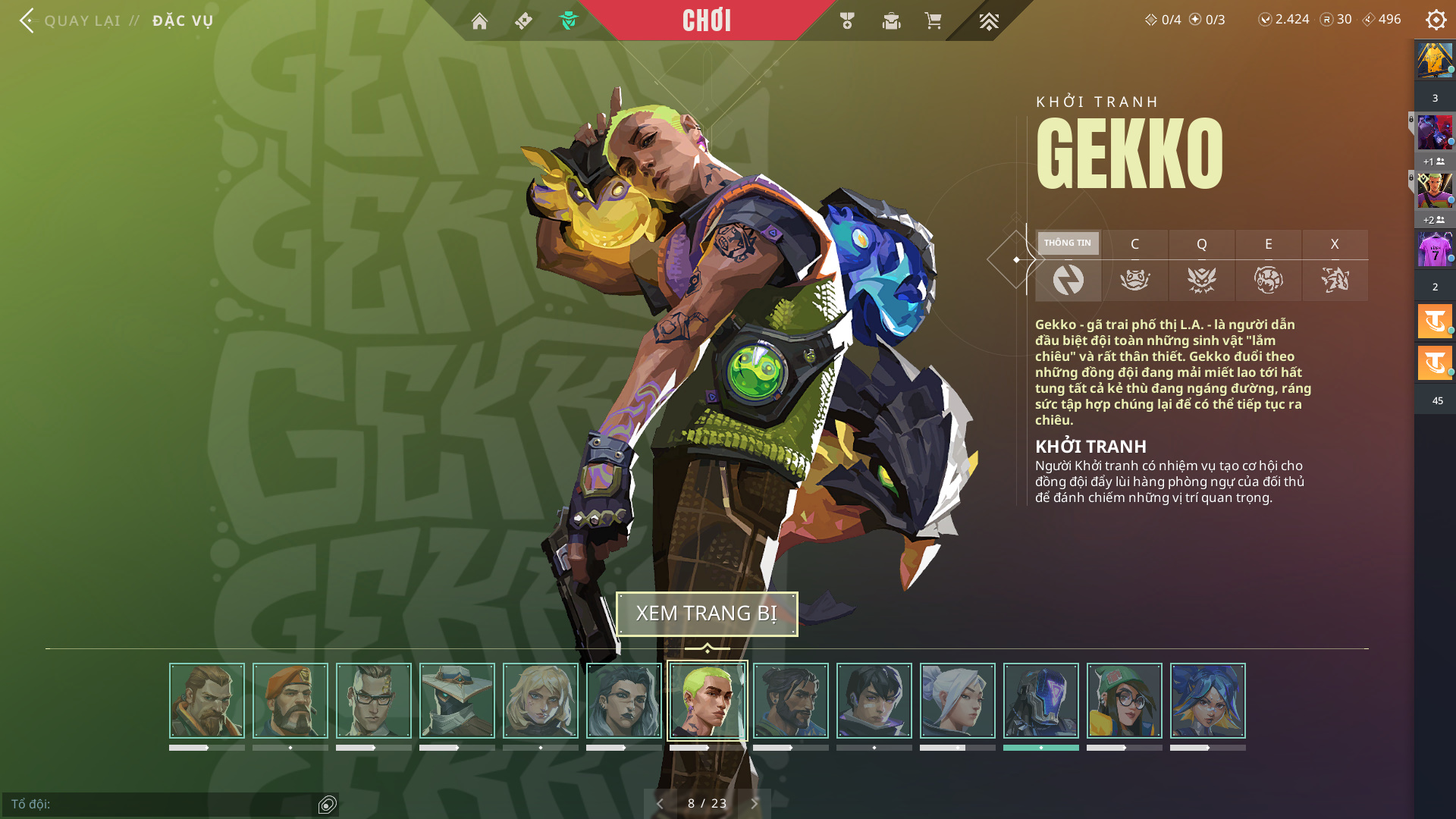Show Gekko's C ability
Viewport: 1456px width, 819px height.
pos(1134,265)
